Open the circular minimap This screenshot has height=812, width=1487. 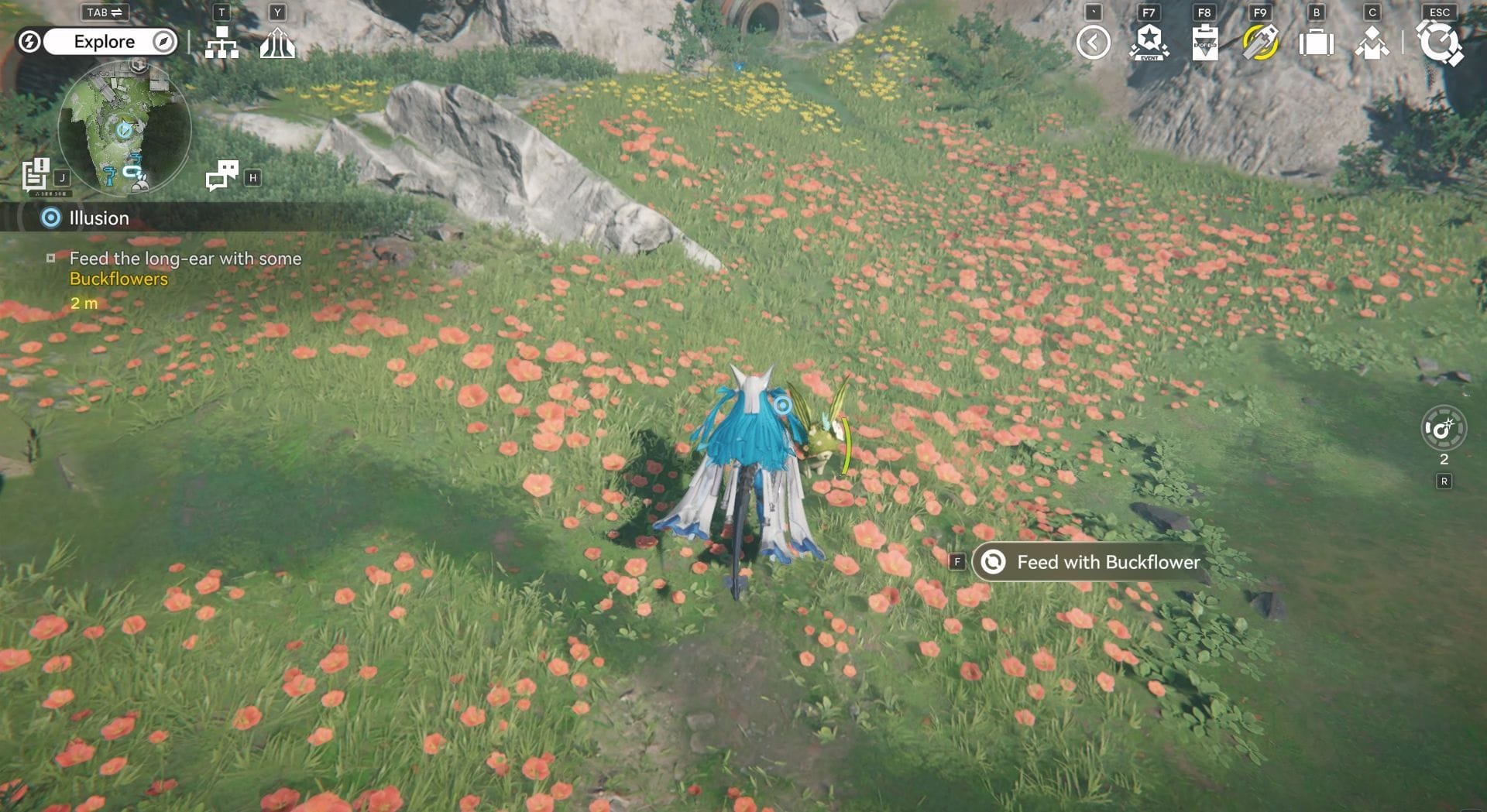124,128
